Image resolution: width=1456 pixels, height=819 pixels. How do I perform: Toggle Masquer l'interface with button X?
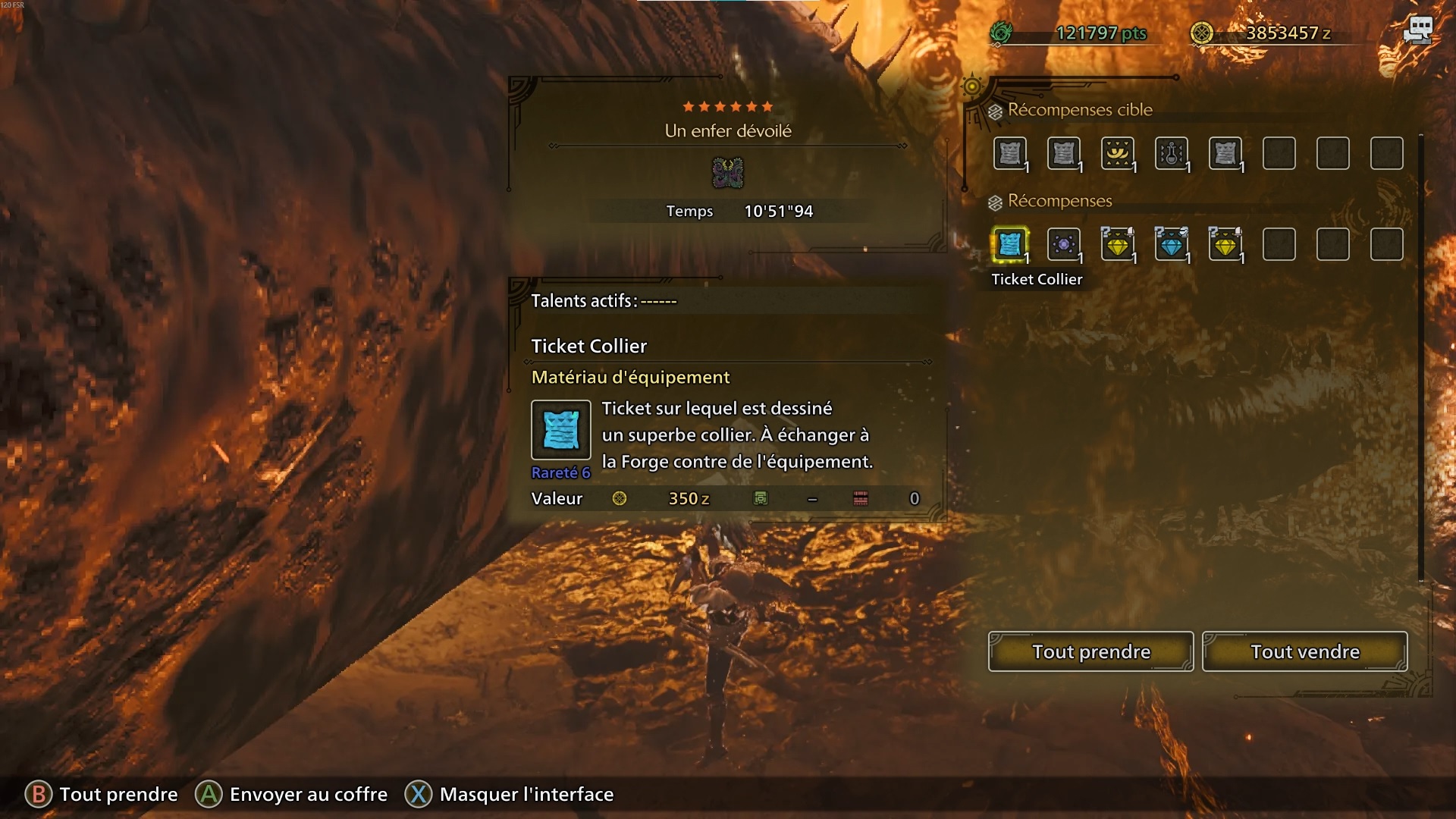coord(419,794)
